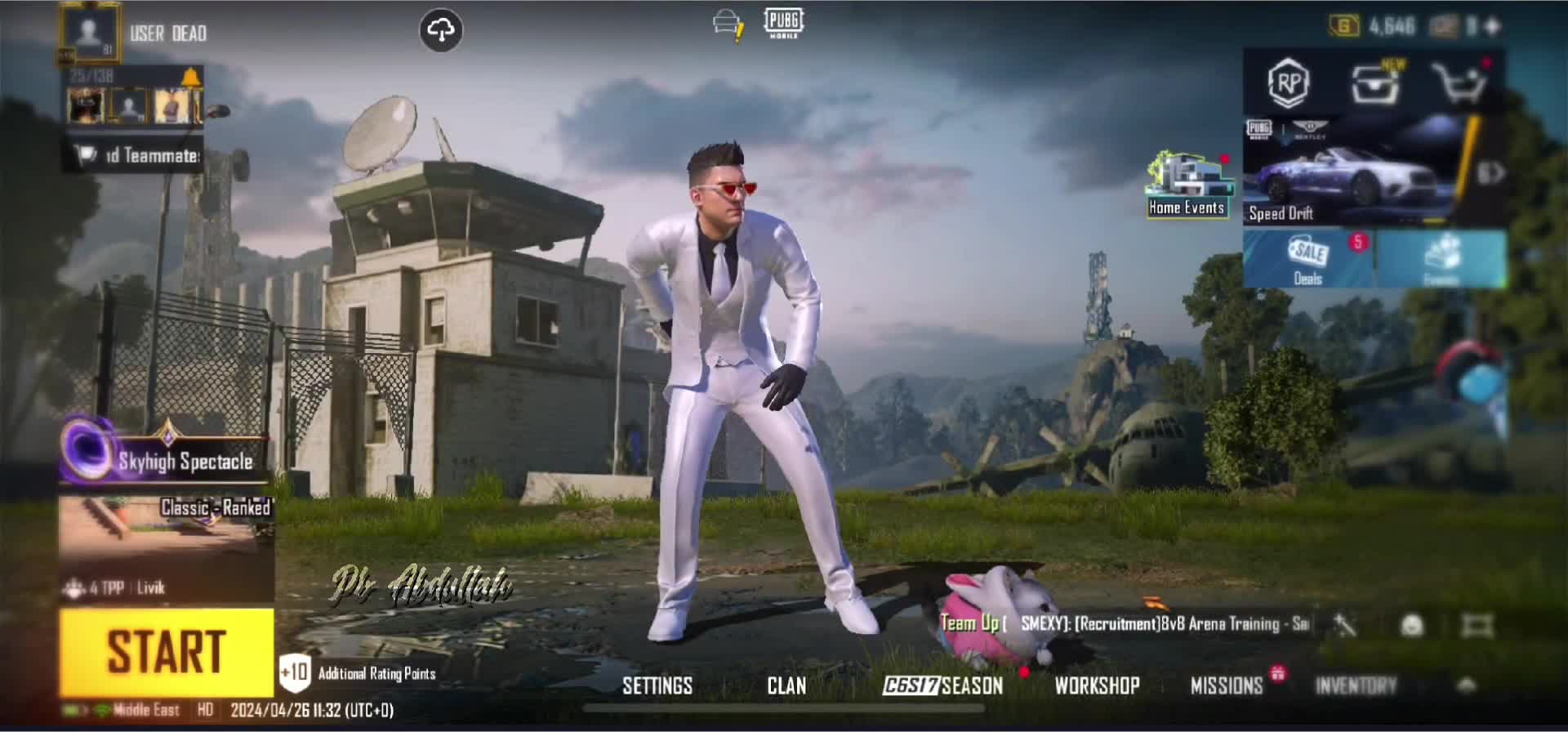The width and height of the screenshot is (1568, 732).
Task: Open the Missions menu
Action: coord(1227,685)
